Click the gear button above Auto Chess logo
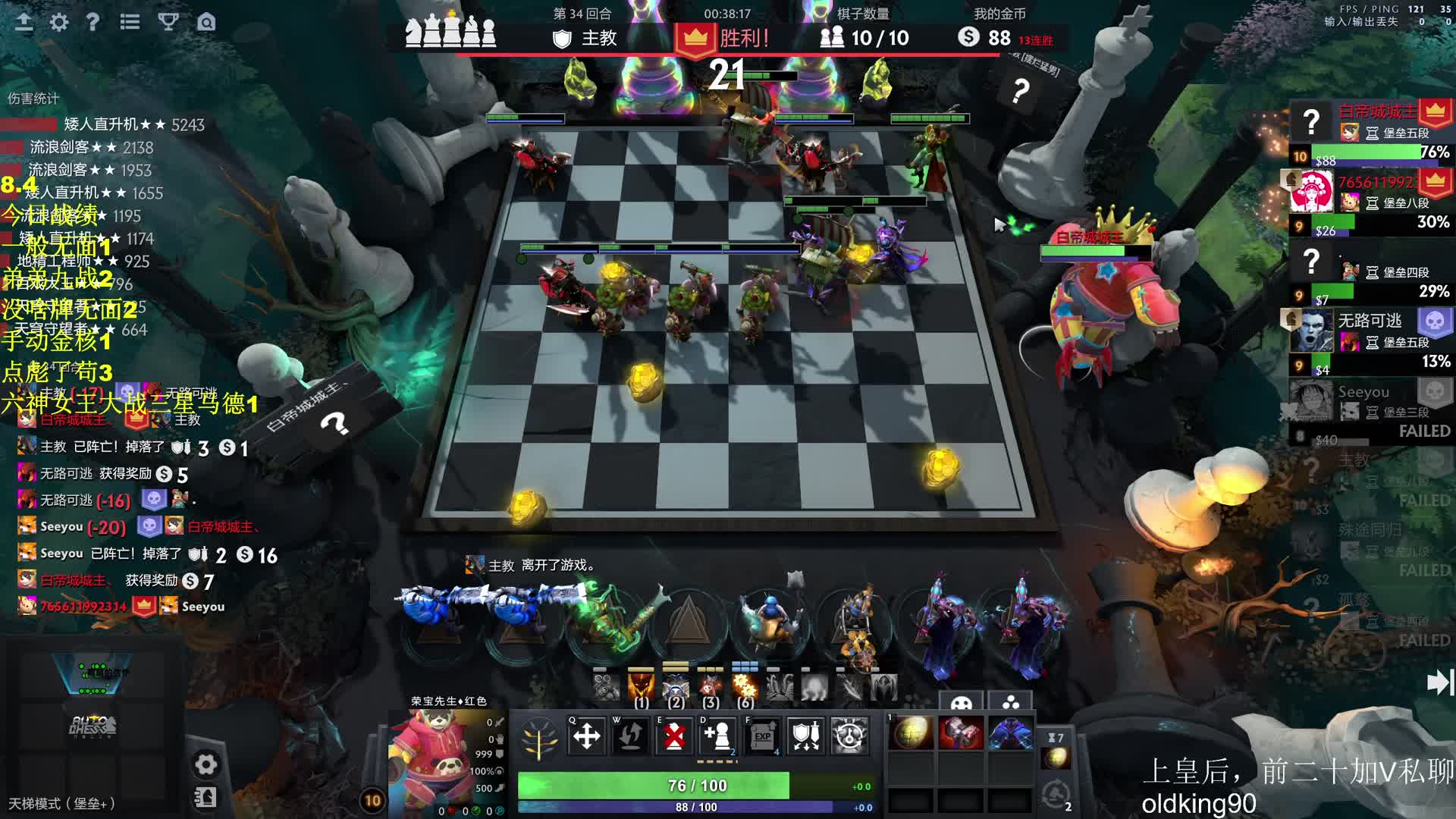 coord(206,764)
